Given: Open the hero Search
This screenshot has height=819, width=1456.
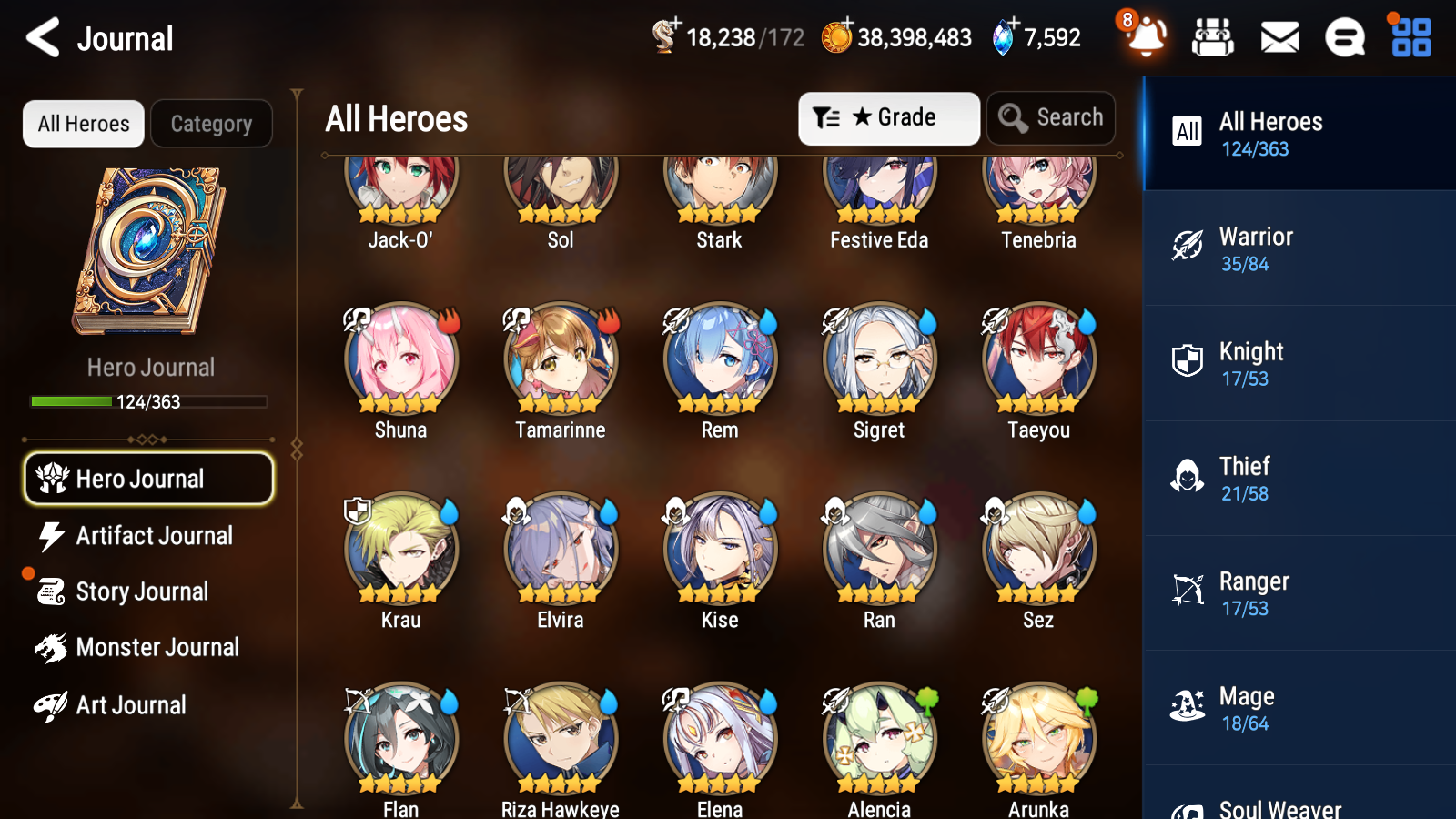Looking at the screenshot, I should (1051, 117).
